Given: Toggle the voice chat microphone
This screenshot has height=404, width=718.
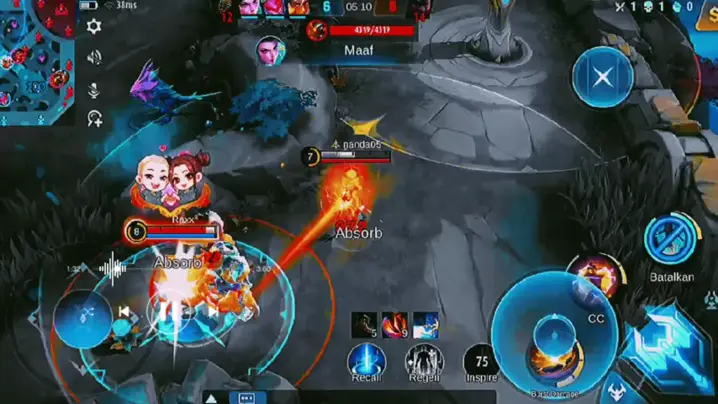Looking at the screenshot, I should 94,89.
